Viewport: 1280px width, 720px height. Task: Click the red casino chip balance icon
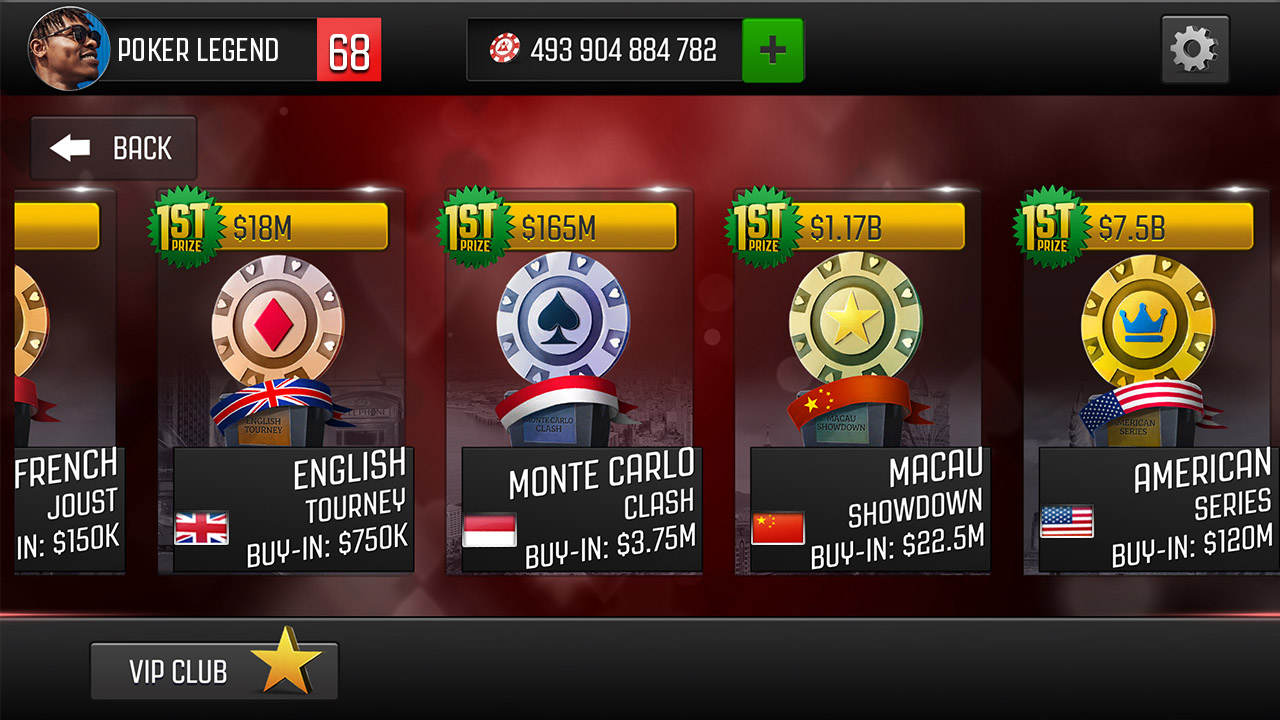(x=503, y=50)
